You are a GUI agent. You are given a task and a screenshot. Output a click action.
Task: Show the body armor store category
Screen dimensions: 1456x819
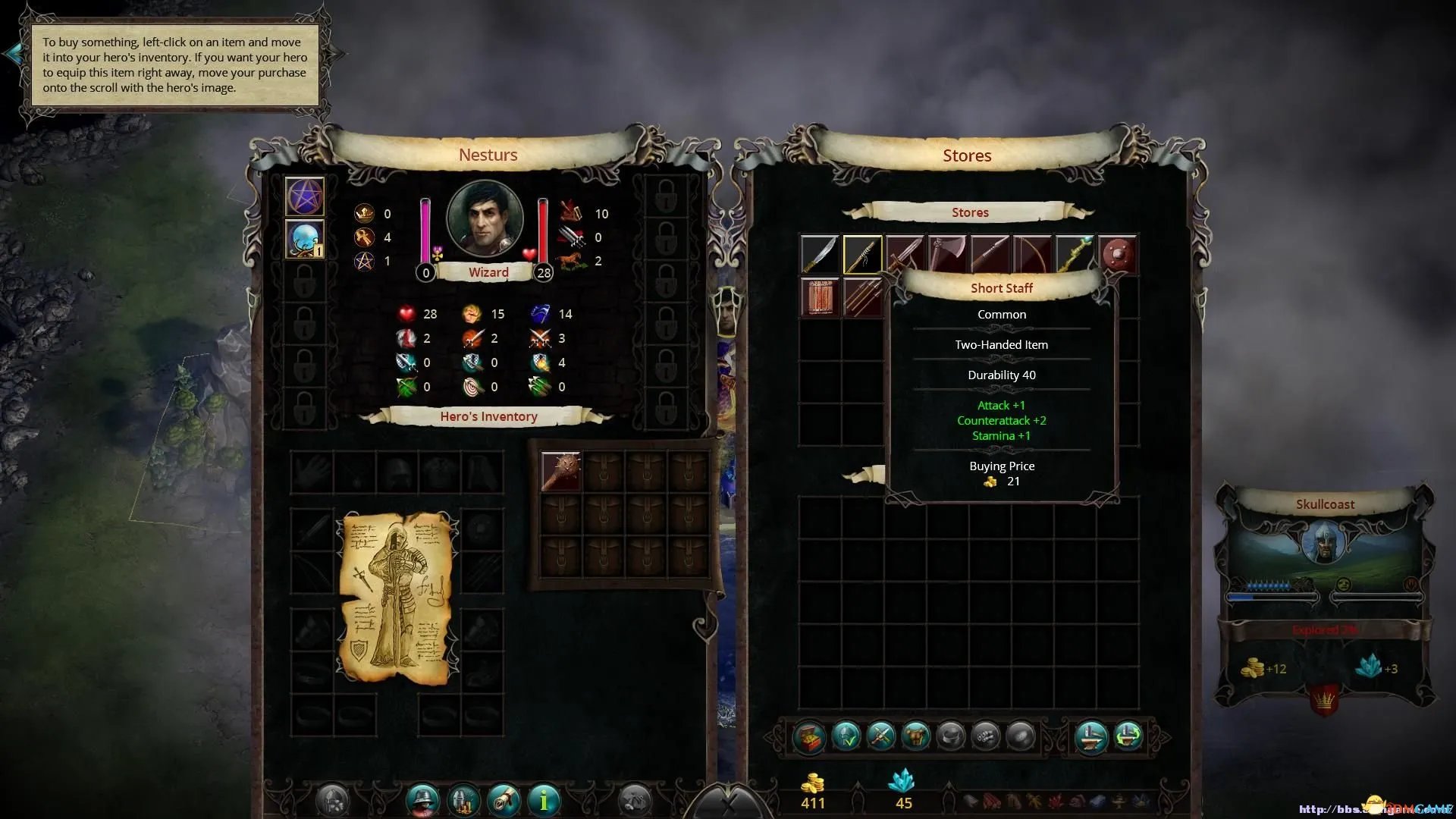pos(915,736)
